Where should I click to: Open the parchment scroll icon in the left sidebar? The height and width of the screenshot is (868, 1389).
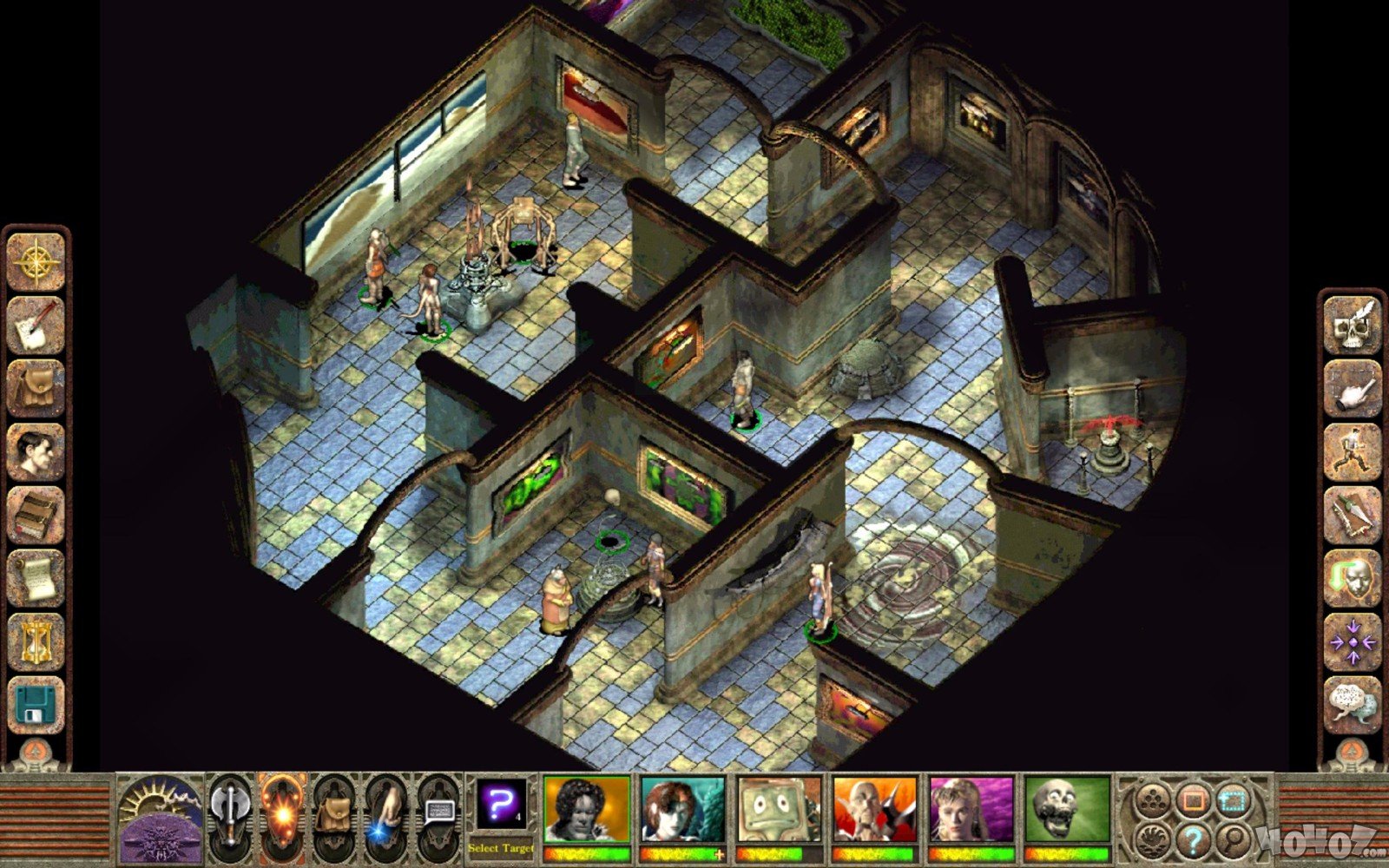36,579
